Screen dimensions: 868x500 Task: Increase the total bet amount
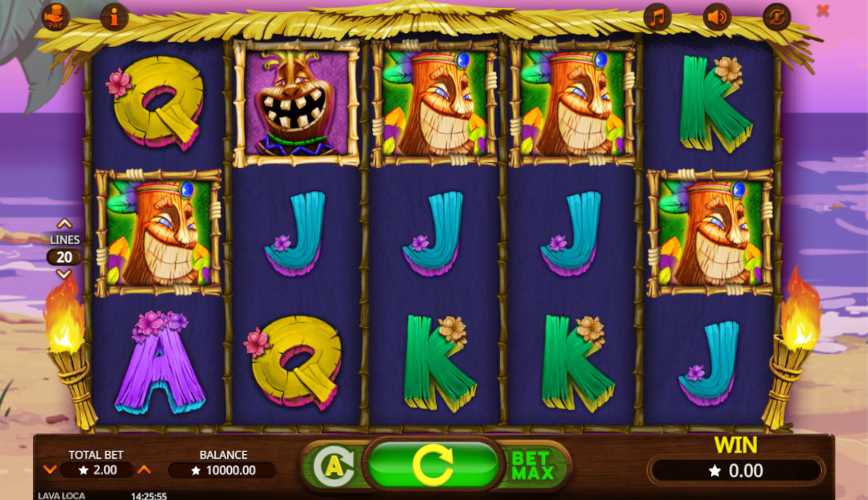tap(144, 470)
